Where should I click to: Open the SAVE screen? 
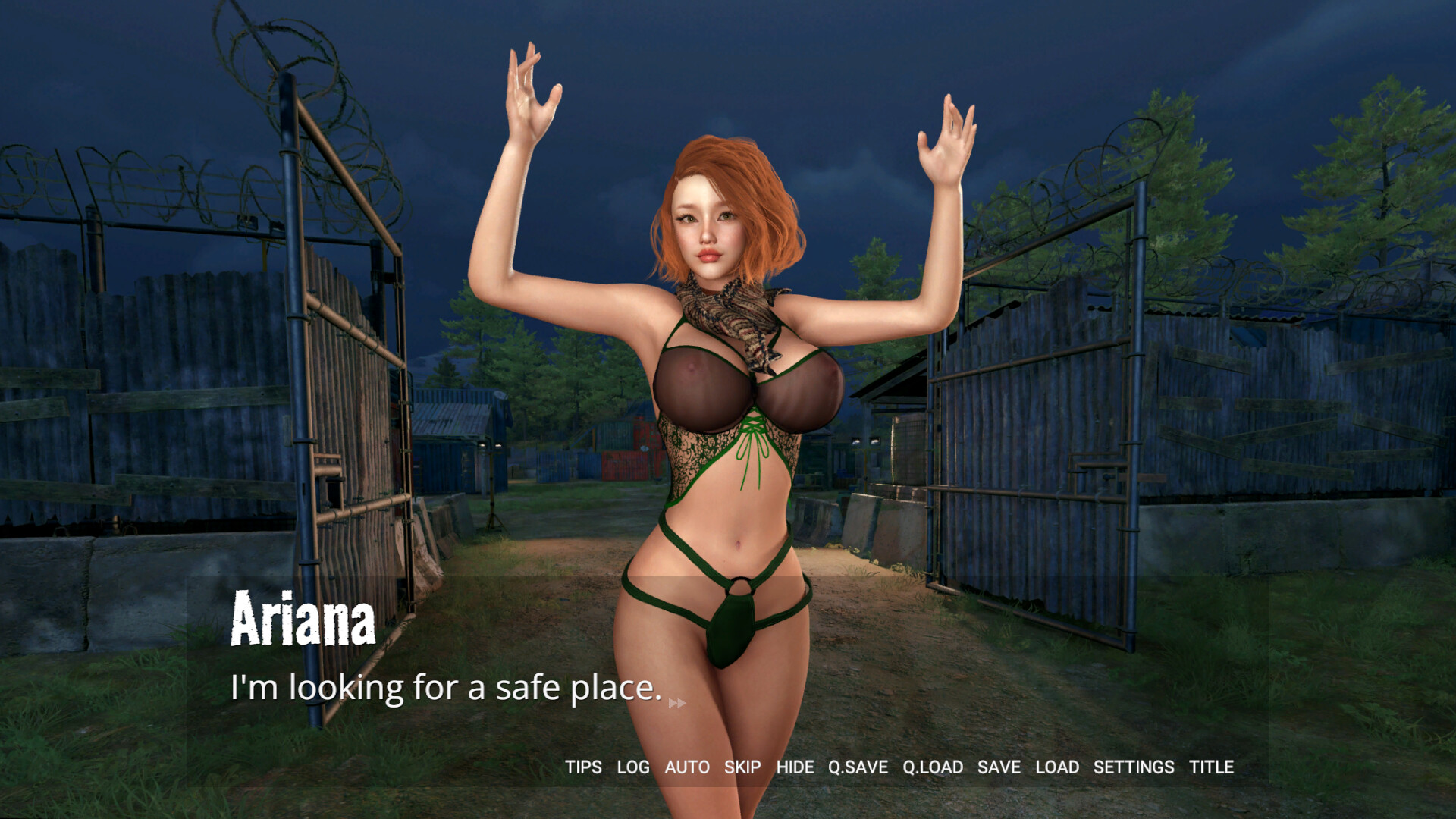click(x=999, y=767)
